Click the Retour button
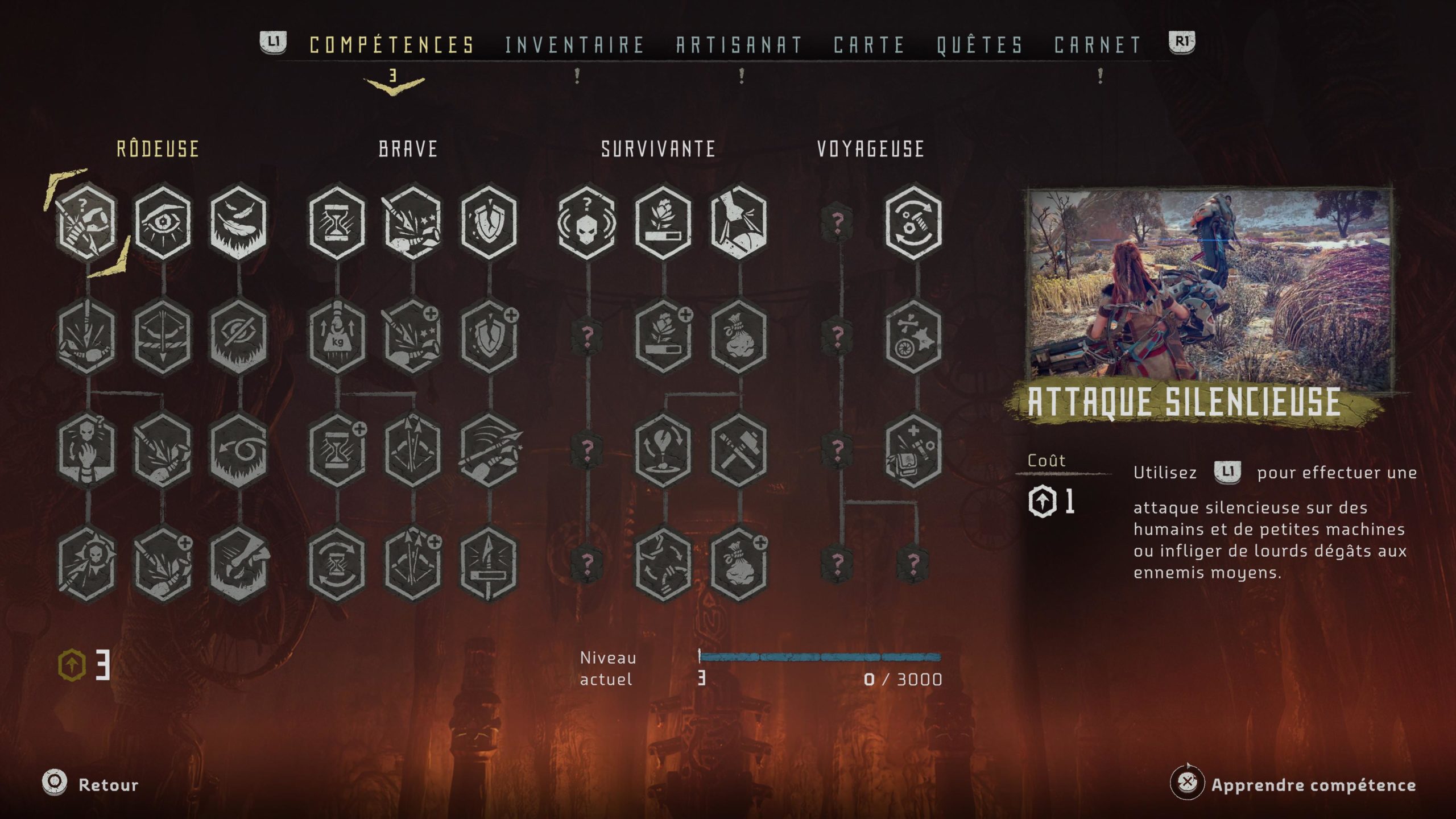 pos(107,785)
